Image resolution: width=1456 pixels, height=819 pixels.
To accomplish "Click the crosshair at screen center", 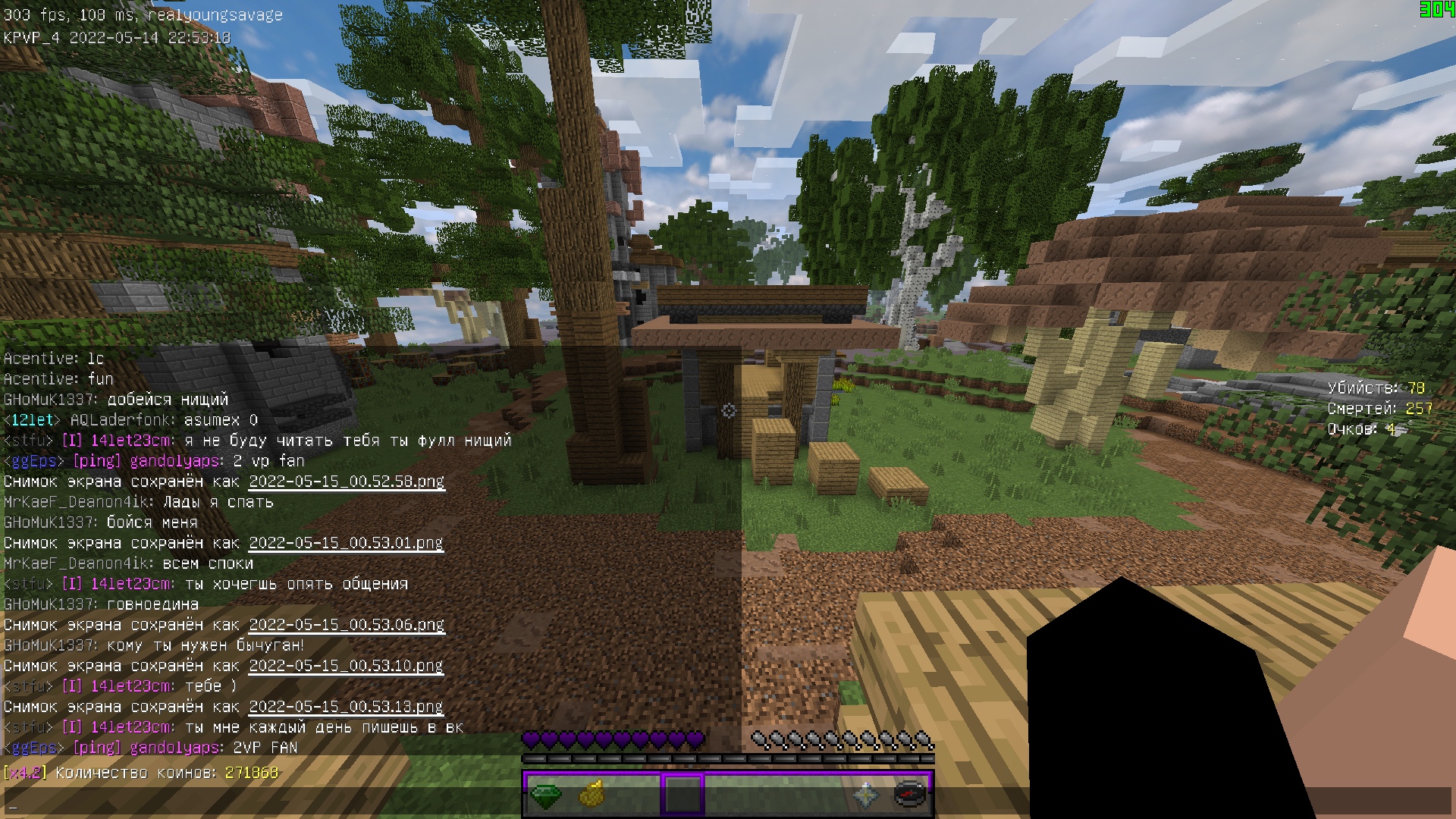I will [x=728, y=409].
